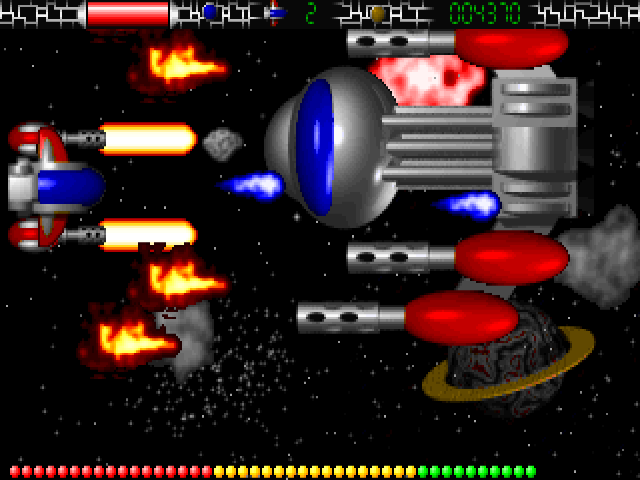This screenshot has width=640, height=480.
Task: Select the small ship lives icon
Action: 276,13
